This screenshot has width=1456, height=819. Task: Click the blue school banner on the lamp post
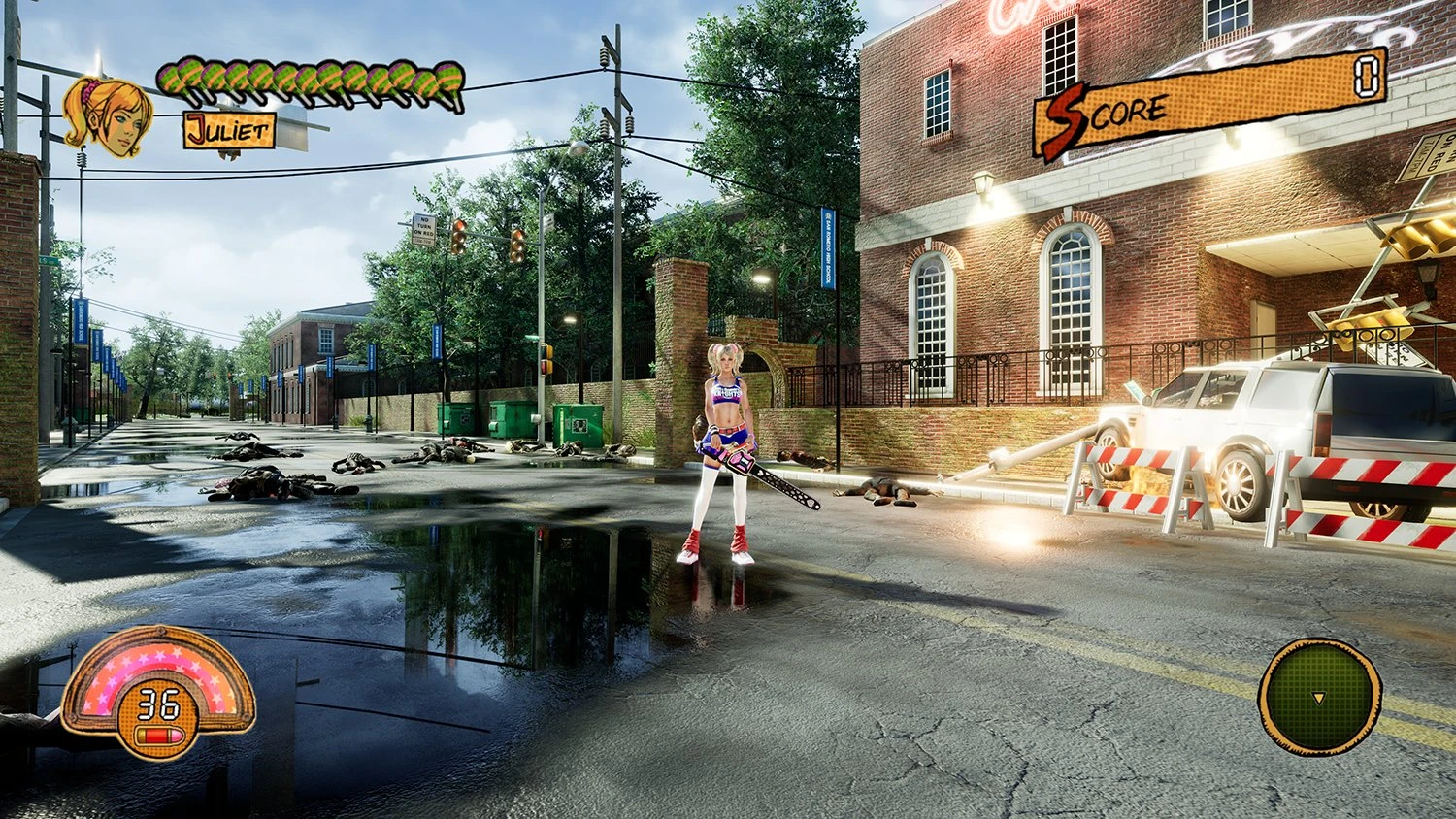(x=826, y=247)
